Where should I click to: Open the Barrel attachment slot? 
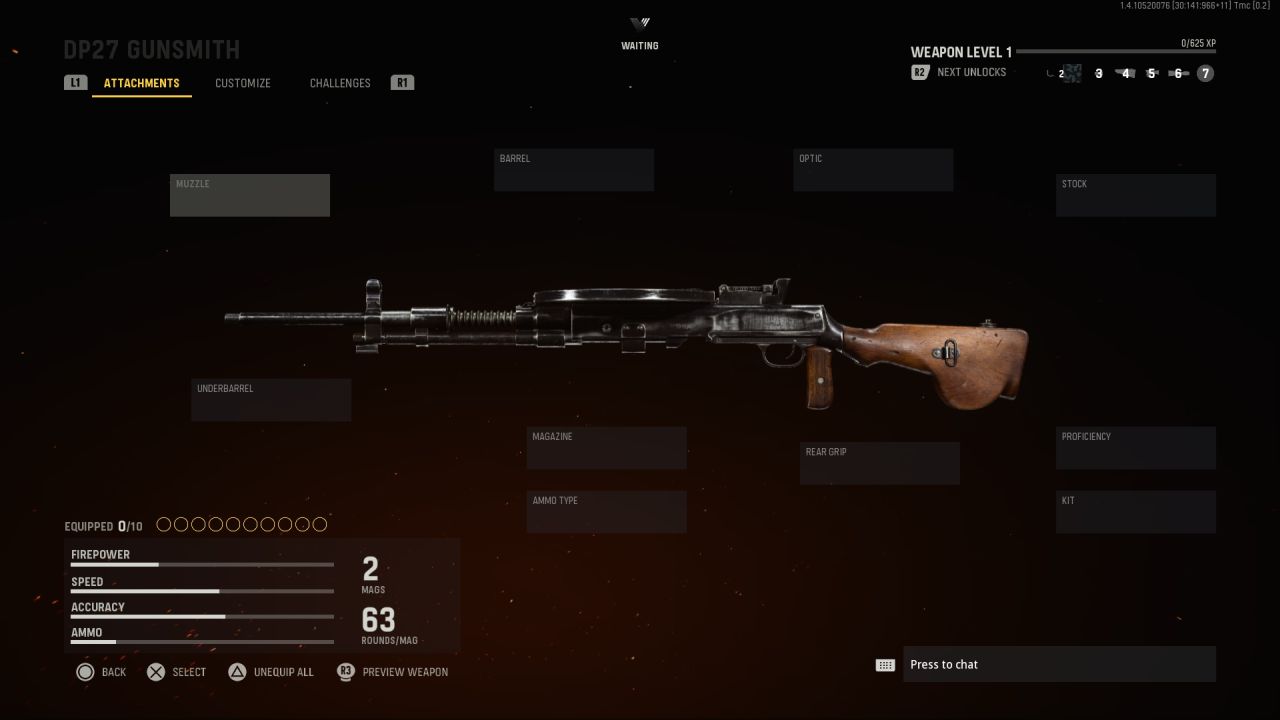573,169
